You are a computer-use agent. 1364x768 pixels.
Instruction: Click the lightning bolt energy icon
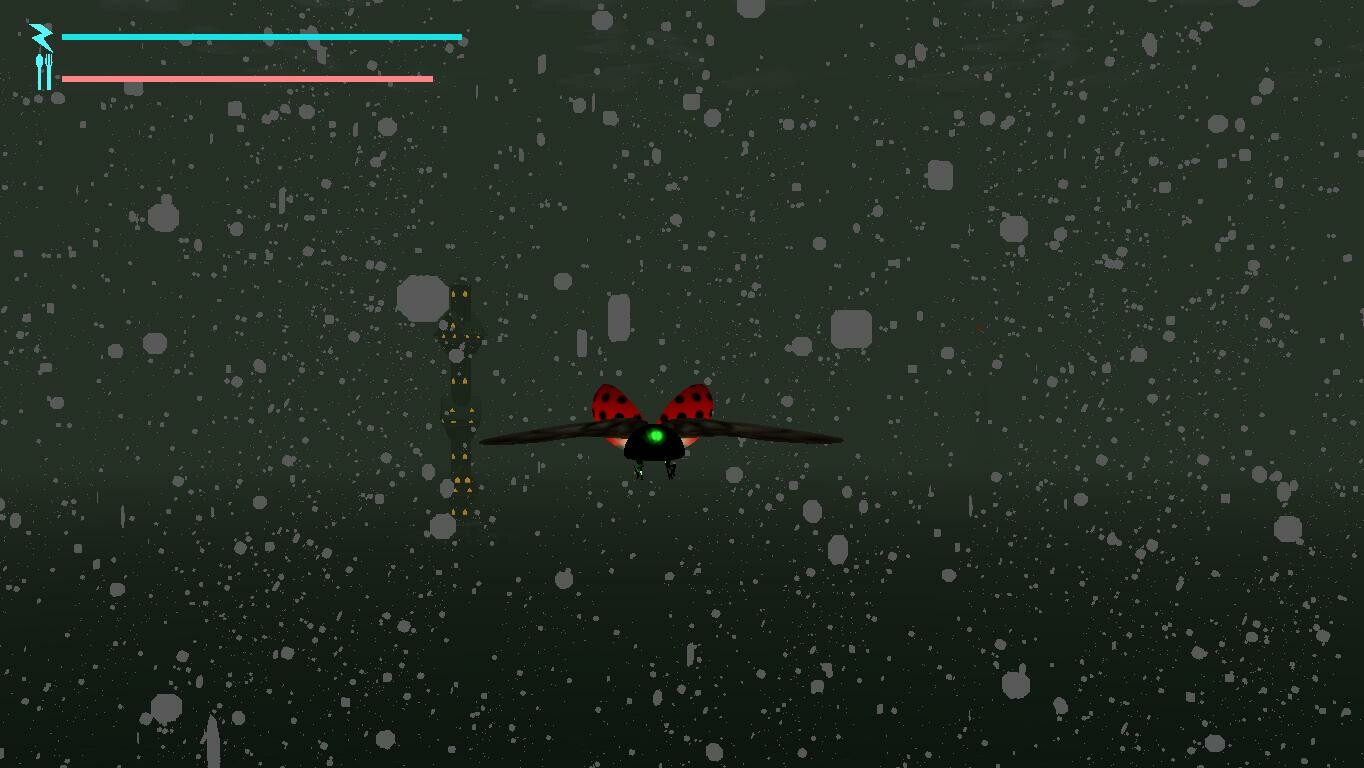[x=40, y=36]
